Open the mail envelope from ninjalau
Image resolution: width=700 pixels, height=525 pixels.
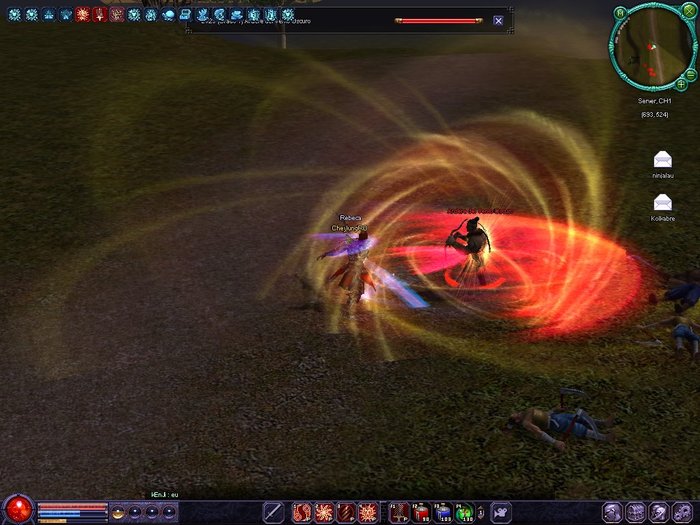pos(662,159)
